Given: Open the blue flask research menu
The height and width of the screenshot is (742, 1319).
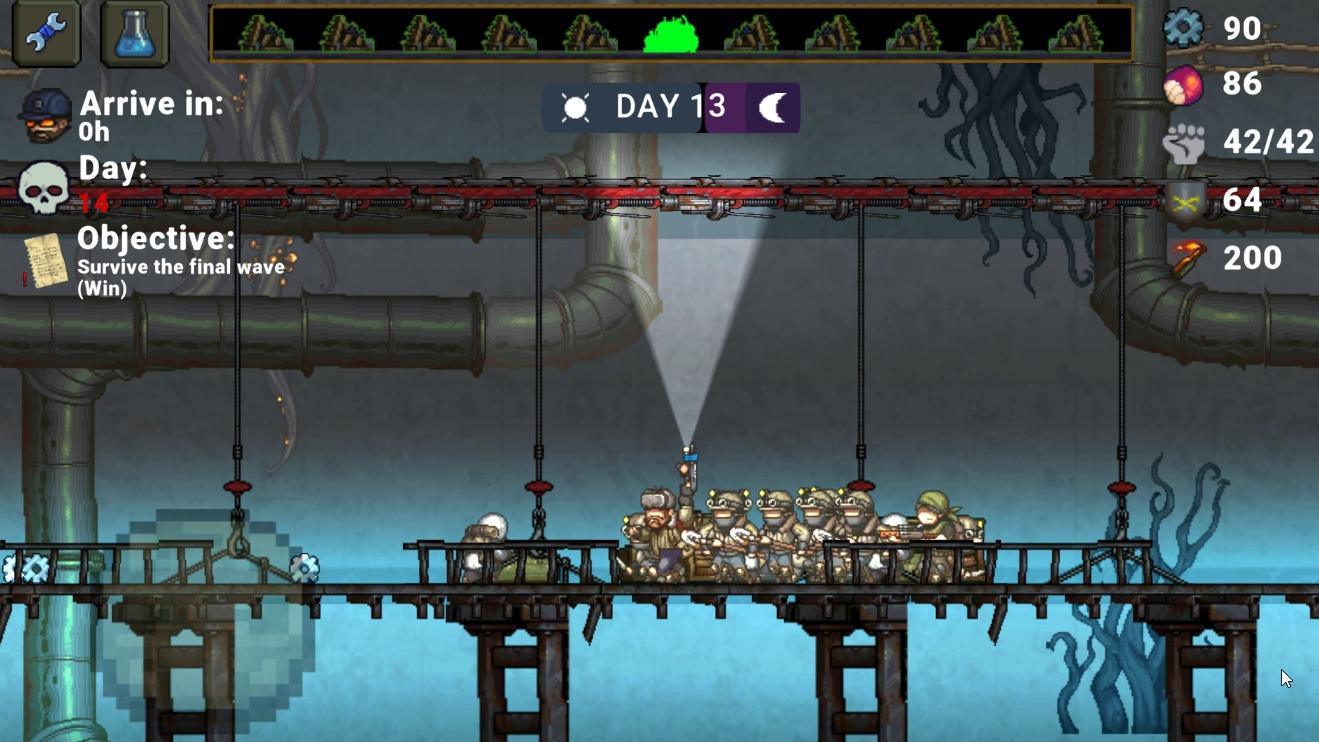Looking at the screenshot, I should 134,33.
